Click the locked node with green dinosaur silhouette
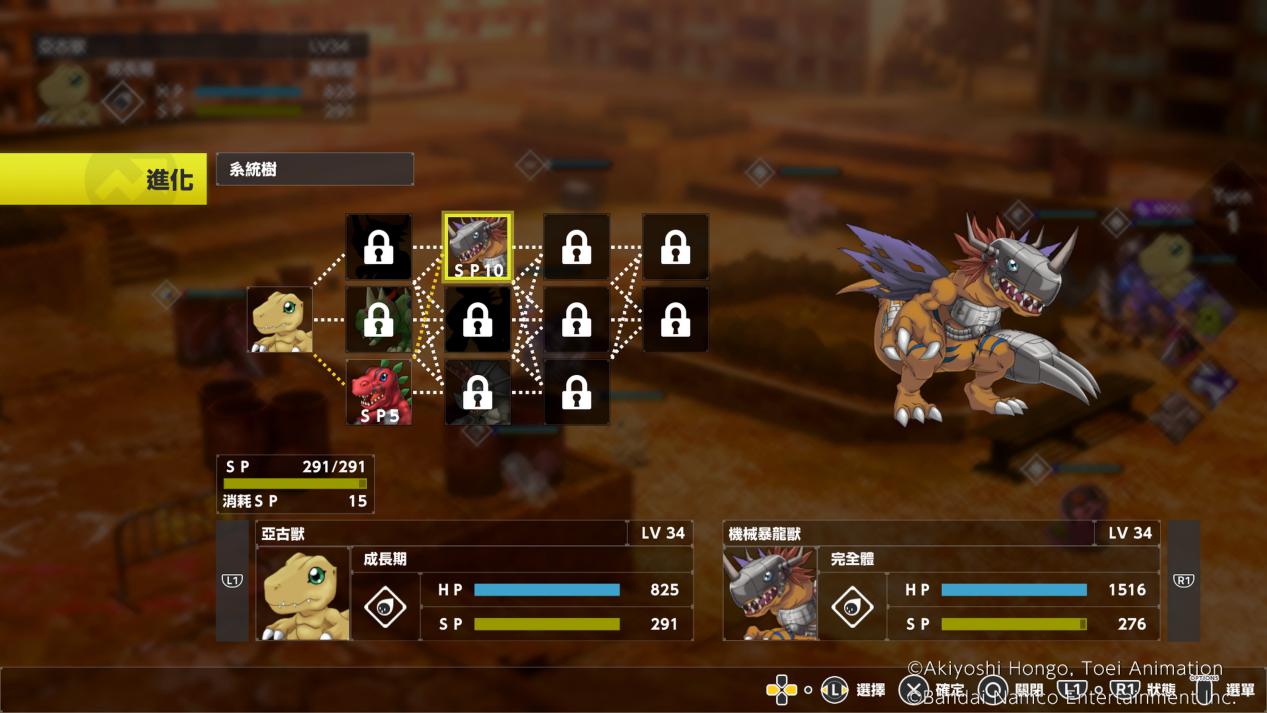This screenshot has width=1267, height=713. pos(379,320)
